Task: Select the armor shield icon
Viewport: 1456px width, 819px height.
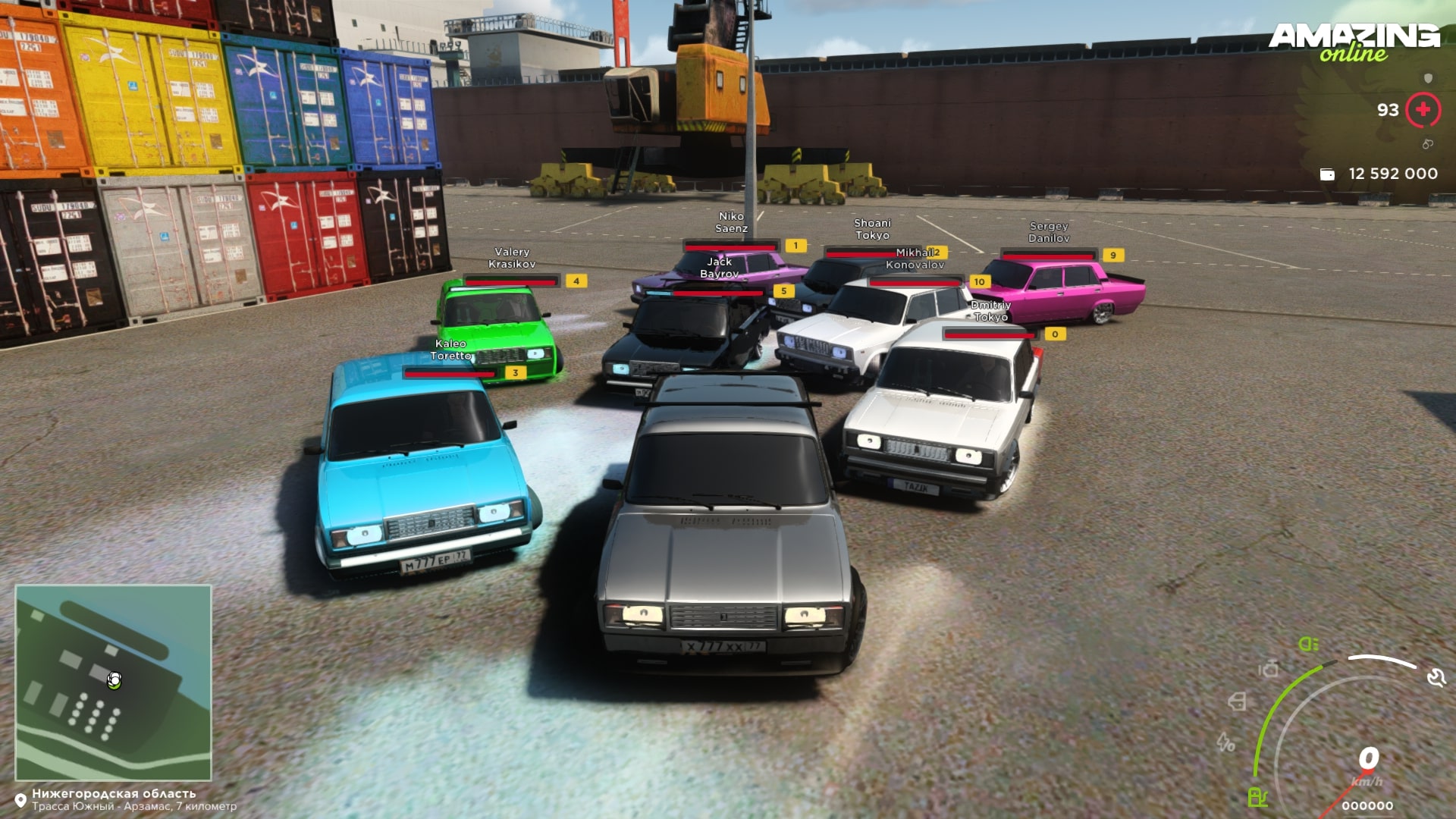Action: [1429, 78]
